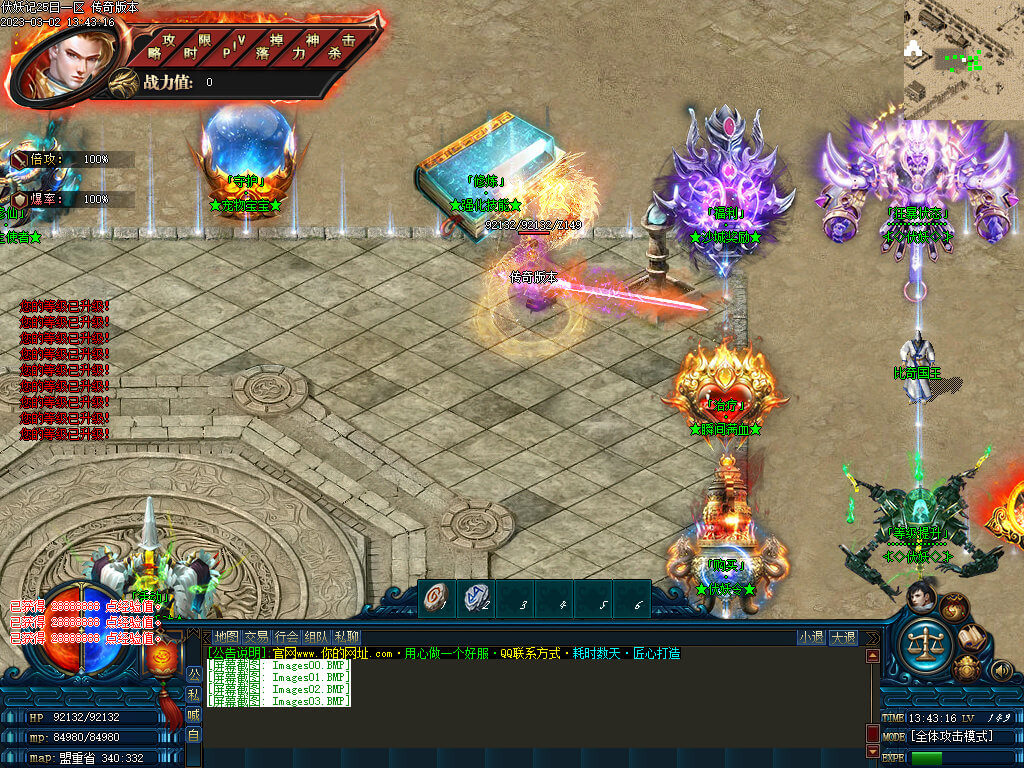Click the 地图 (map) chat button
Image resolution: width=1024 pixels, height=768 pixels.
227,637
